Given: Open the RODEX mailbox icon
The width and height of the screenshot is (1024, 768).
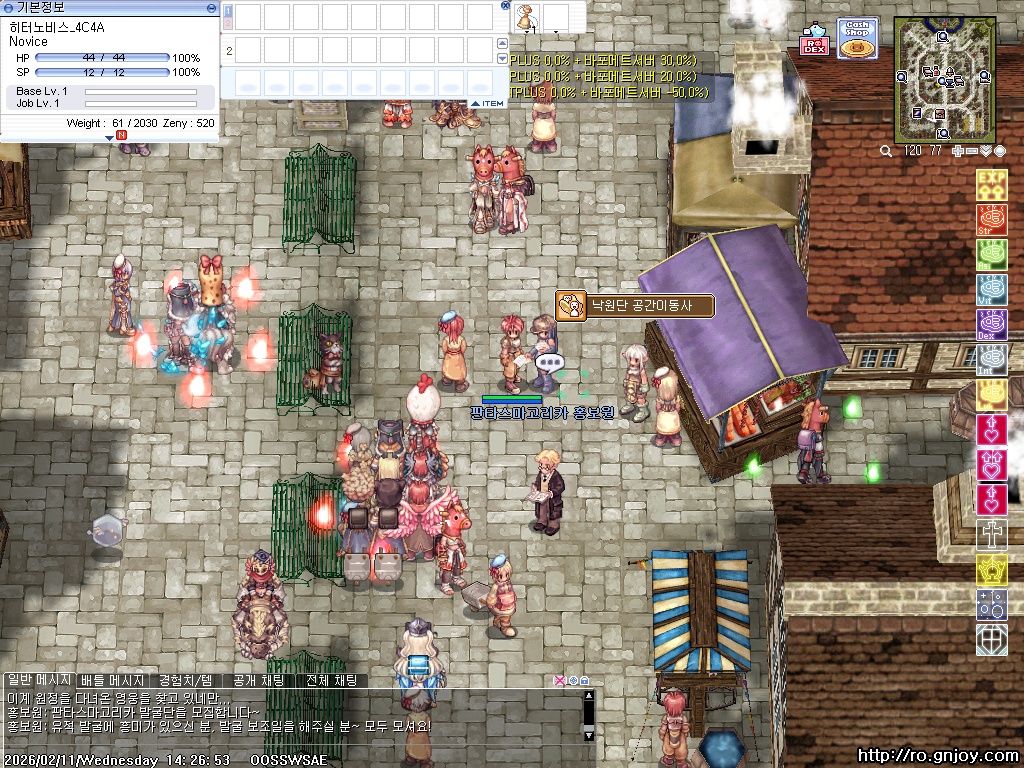Looking at the screenshot, I should click(815, 42).
